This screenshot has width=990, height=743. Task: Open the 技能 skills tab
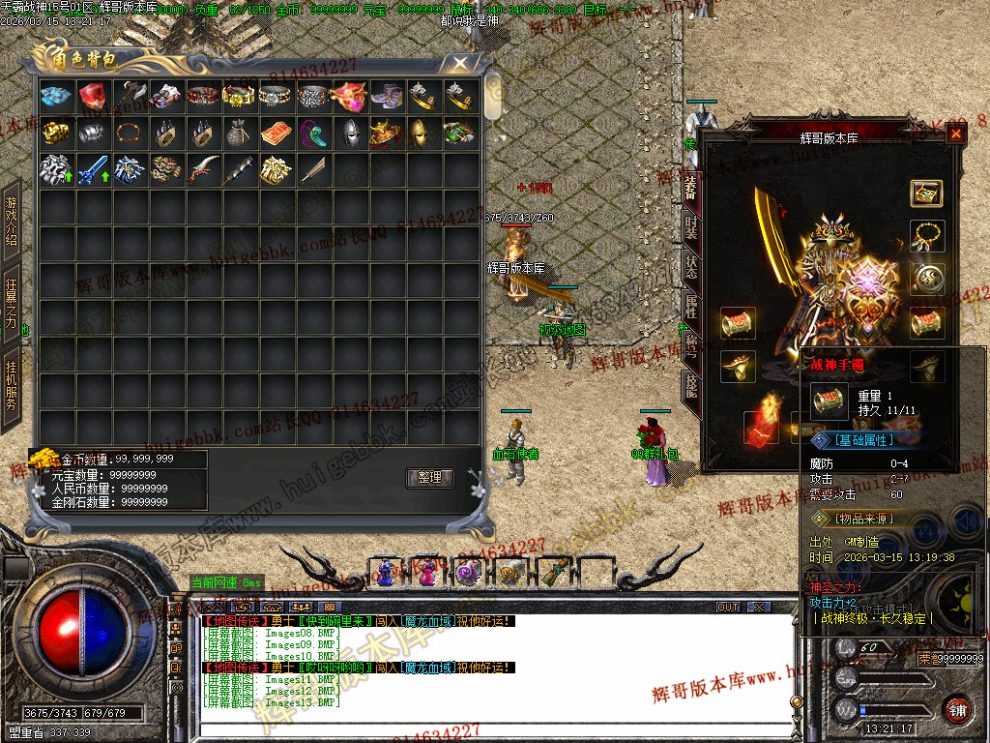690,384
